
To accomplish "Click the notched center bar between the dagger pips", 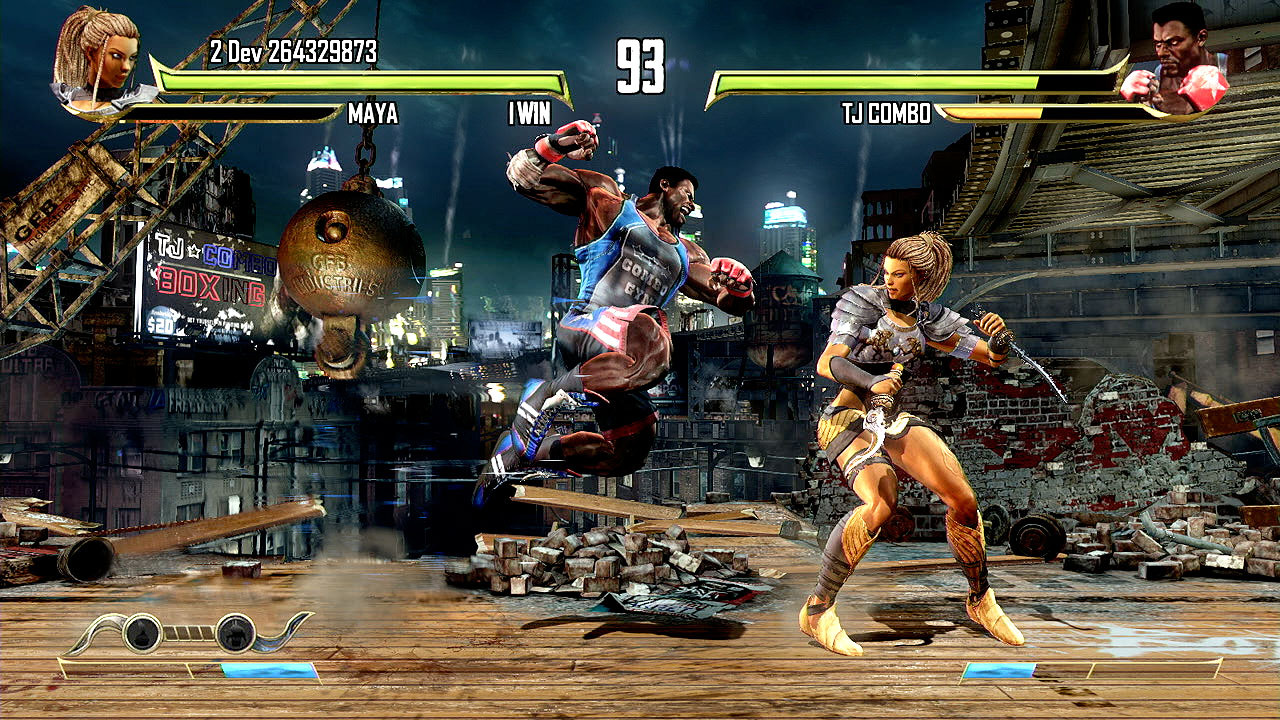I will (188, 633).
